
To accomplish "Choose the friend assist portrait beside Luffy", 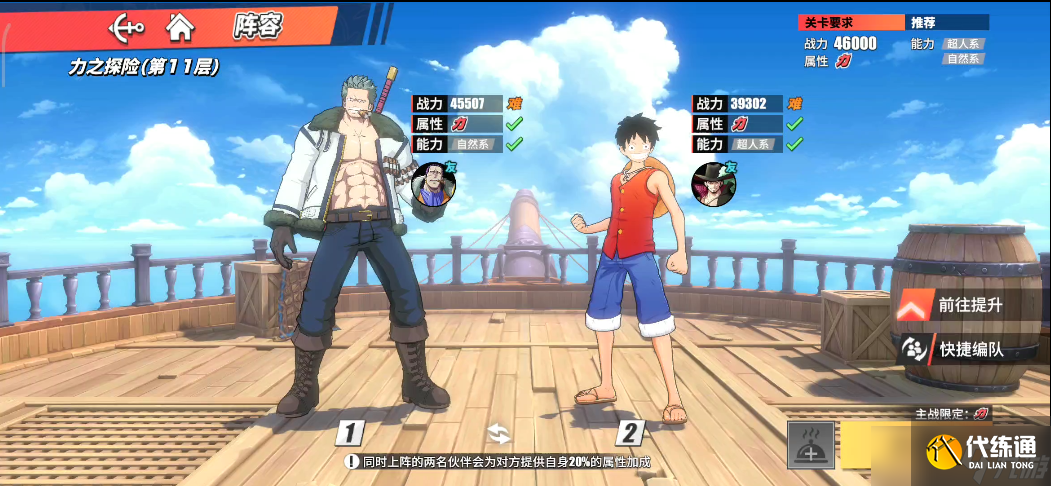I will tap(712, 185).
